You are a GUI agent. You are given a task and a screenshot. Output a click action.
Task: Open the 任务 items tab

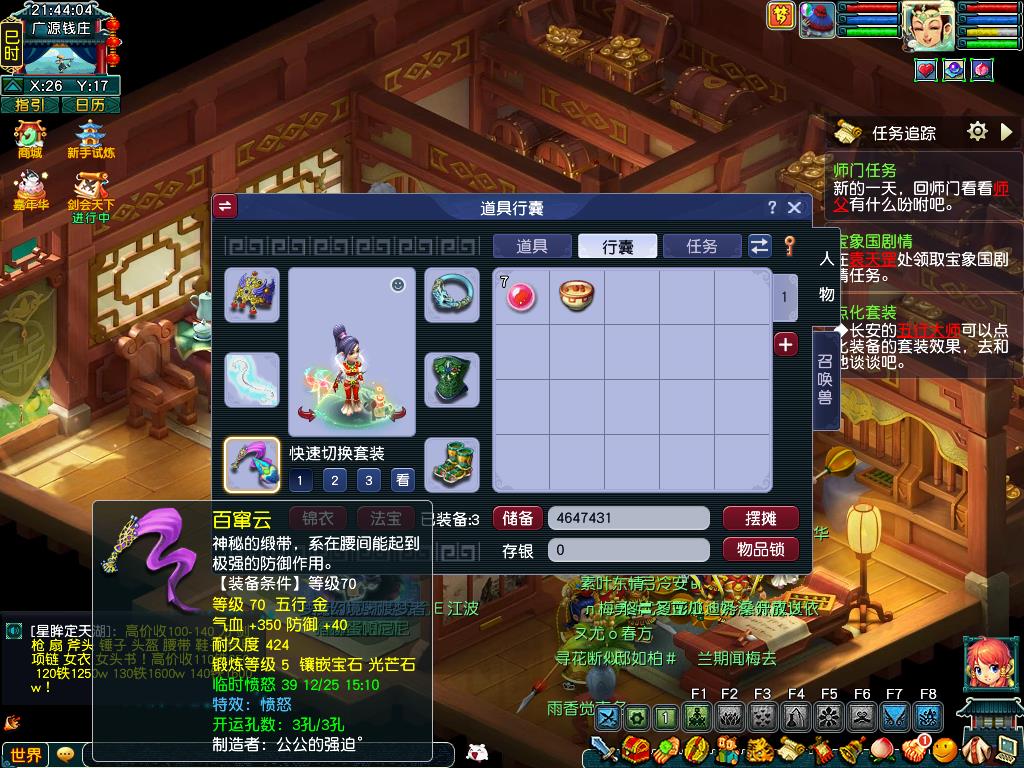point(702,246)
